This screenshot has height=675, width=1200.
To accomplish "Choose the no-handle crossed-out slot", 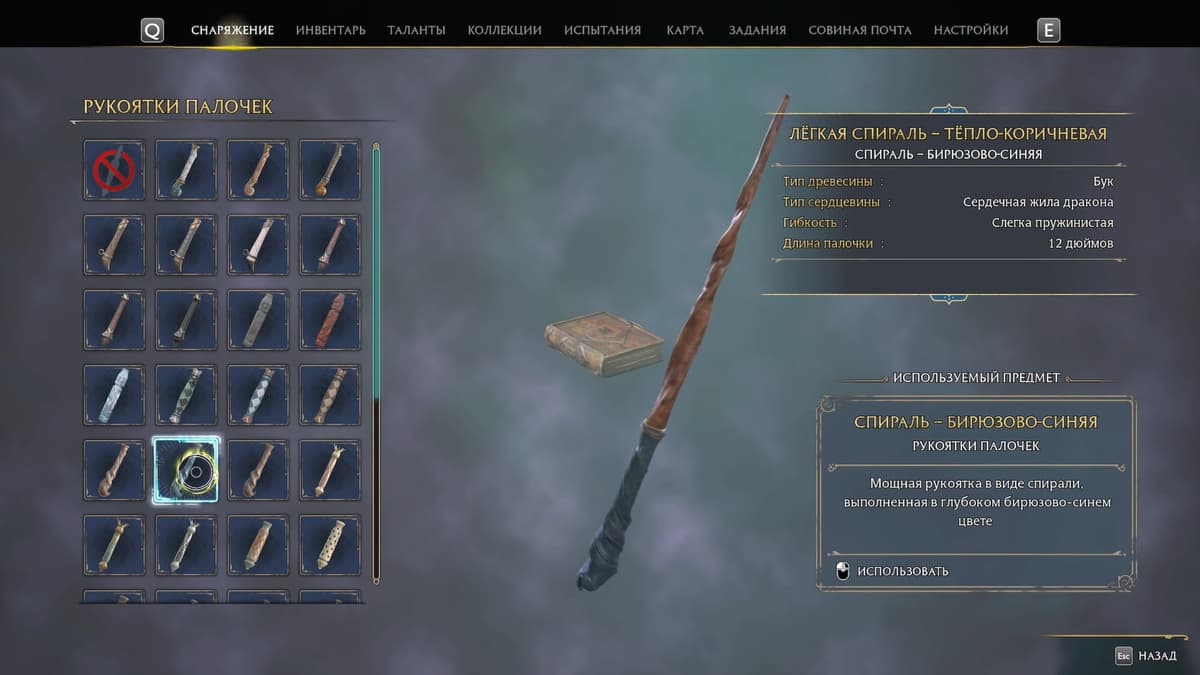I will point(114,170).
